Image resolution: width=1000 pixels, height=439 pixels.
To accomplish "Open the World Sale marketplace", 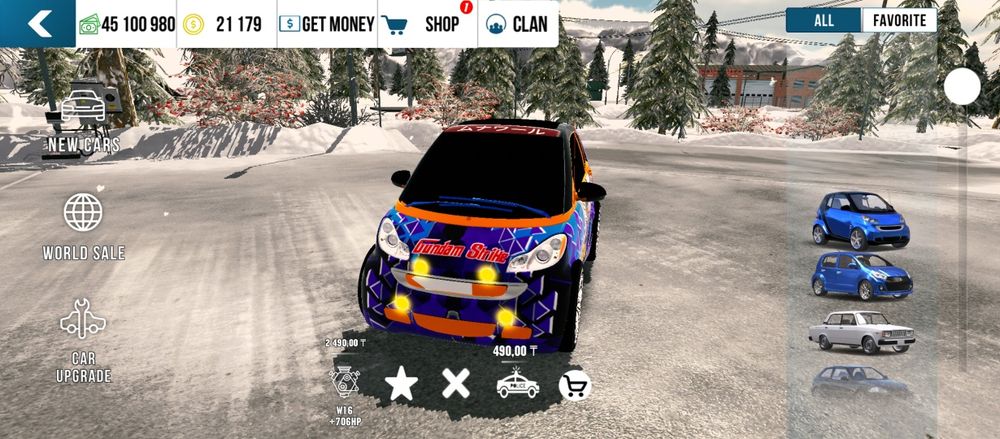I will [83, 226].
